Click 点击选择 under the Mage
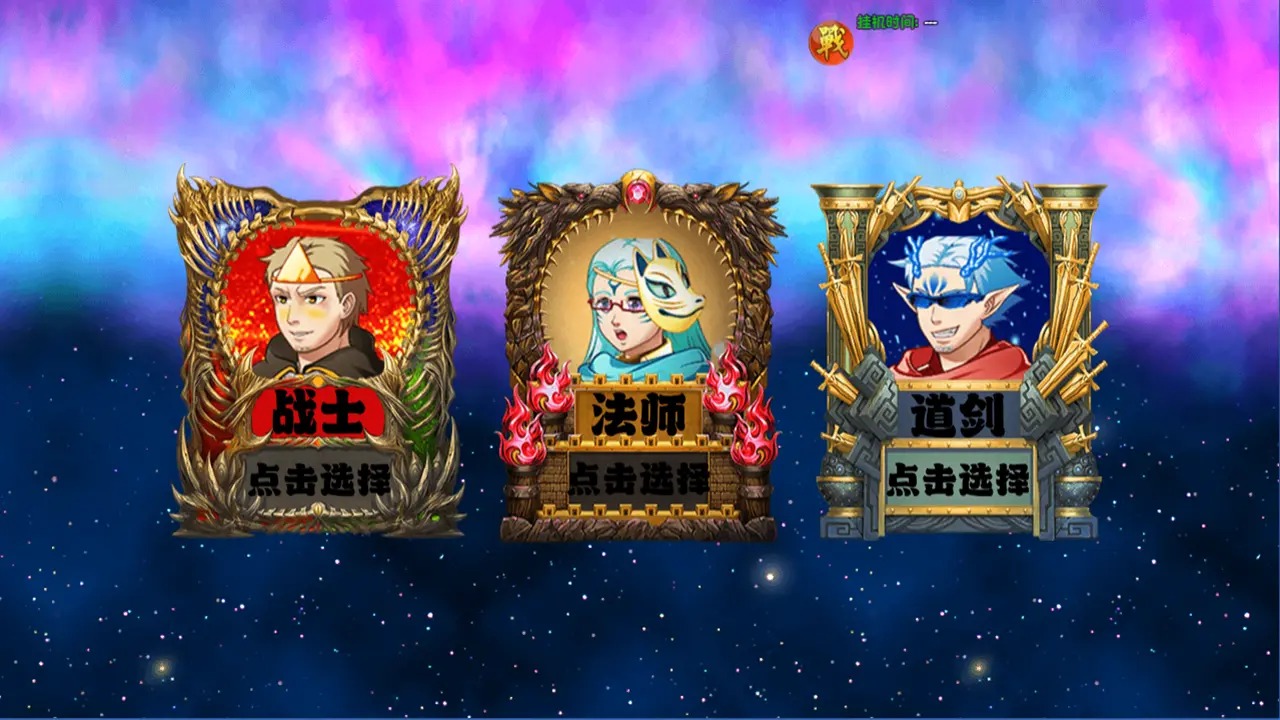Viewport: 1280px width, 720px height. click(639, 479)
